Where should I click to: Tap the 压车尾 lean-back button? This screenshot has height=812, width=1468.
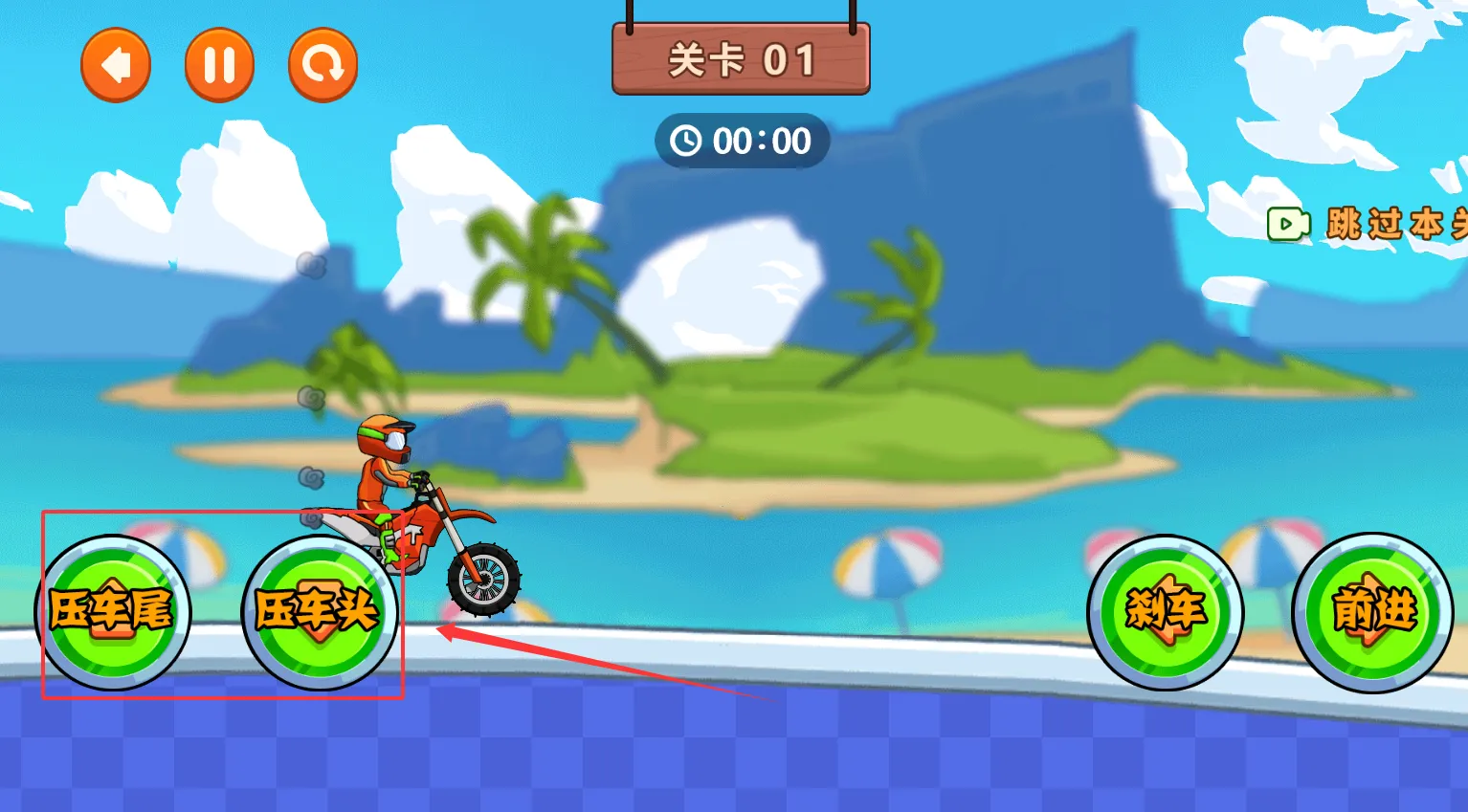(113, 612)
